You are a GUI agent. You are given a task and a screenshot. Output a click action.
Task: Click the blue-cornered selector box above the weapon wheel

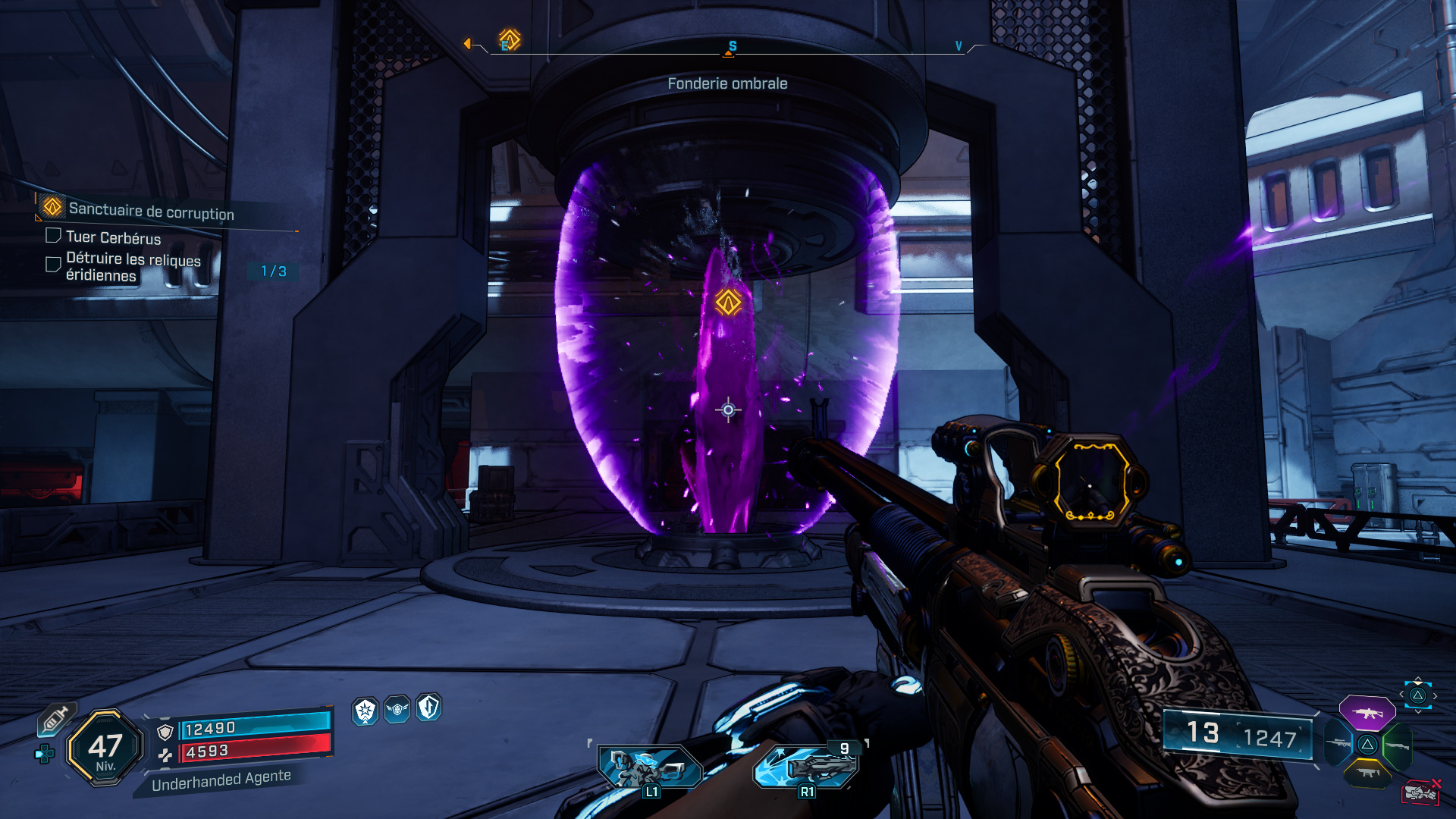coord(1418,695)
